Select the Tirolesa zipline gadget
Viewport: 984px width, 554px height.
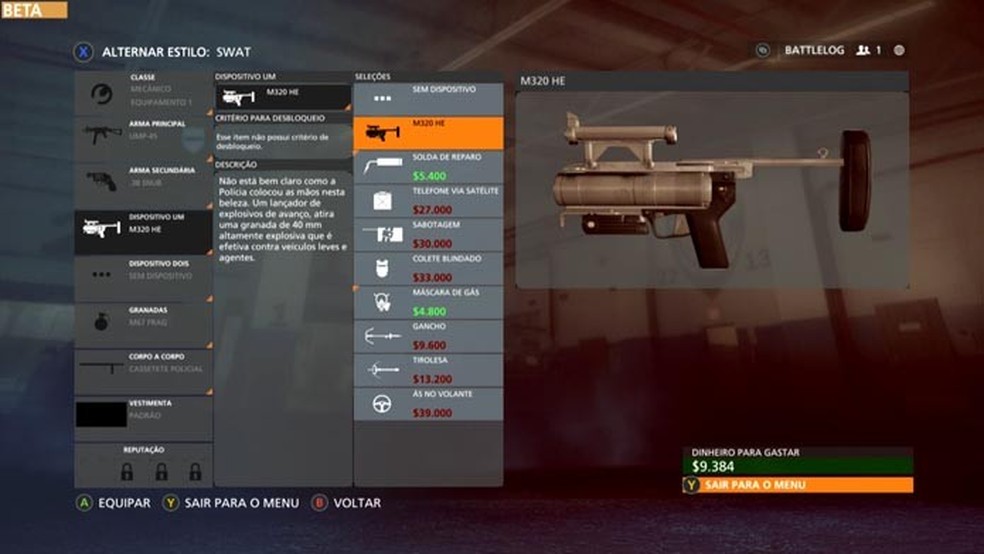point(427,370)
